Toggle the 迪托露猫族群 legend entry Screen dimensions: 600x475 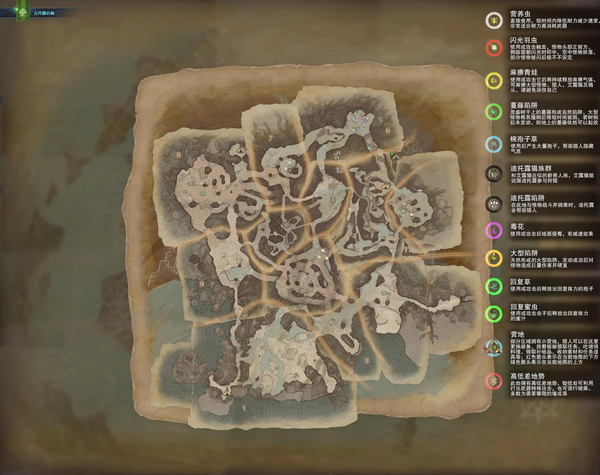coord(492,173)
